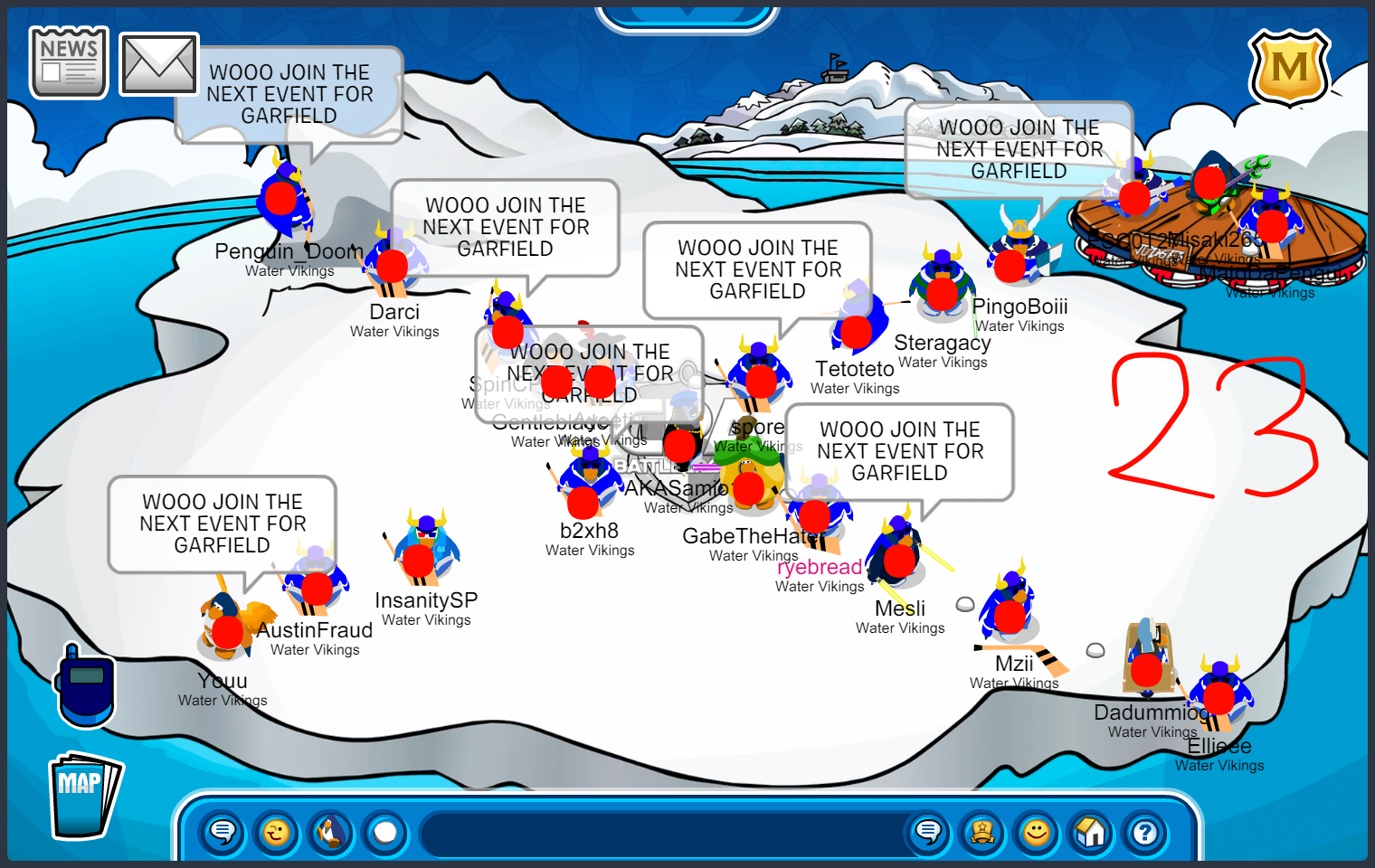Select the snowball throw button
Image resolution: width=1375 pixels, height=868 pixels.
coord(385,832)
